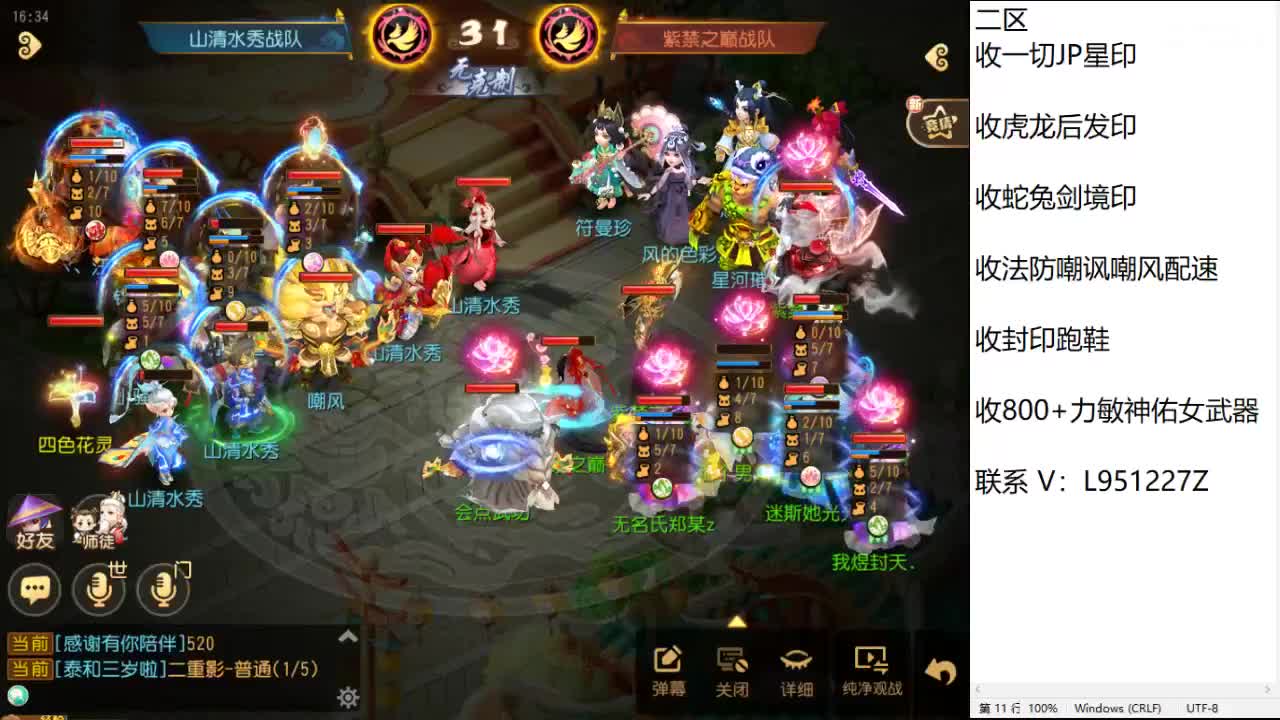Select the 关闭 chat-close icon
The height and width of the screenshot is (720, 1280).
[732, 660]
